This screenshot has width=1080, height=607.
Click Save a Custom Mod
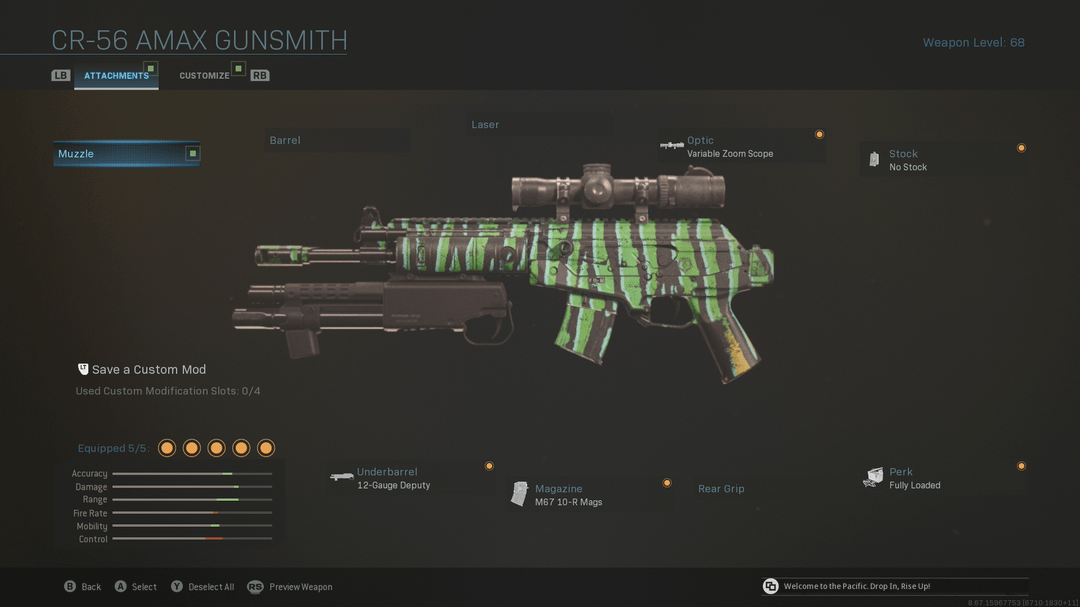[x=148, y=370]
